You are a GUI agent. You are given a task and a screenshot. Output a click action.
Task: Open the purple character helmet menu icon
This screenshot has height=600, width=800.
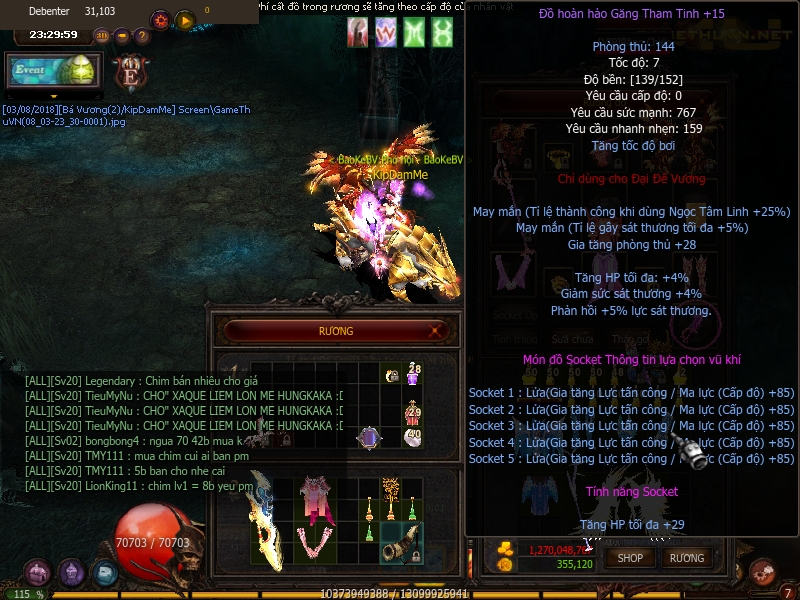pyautogui.click(x=71, y=573)
